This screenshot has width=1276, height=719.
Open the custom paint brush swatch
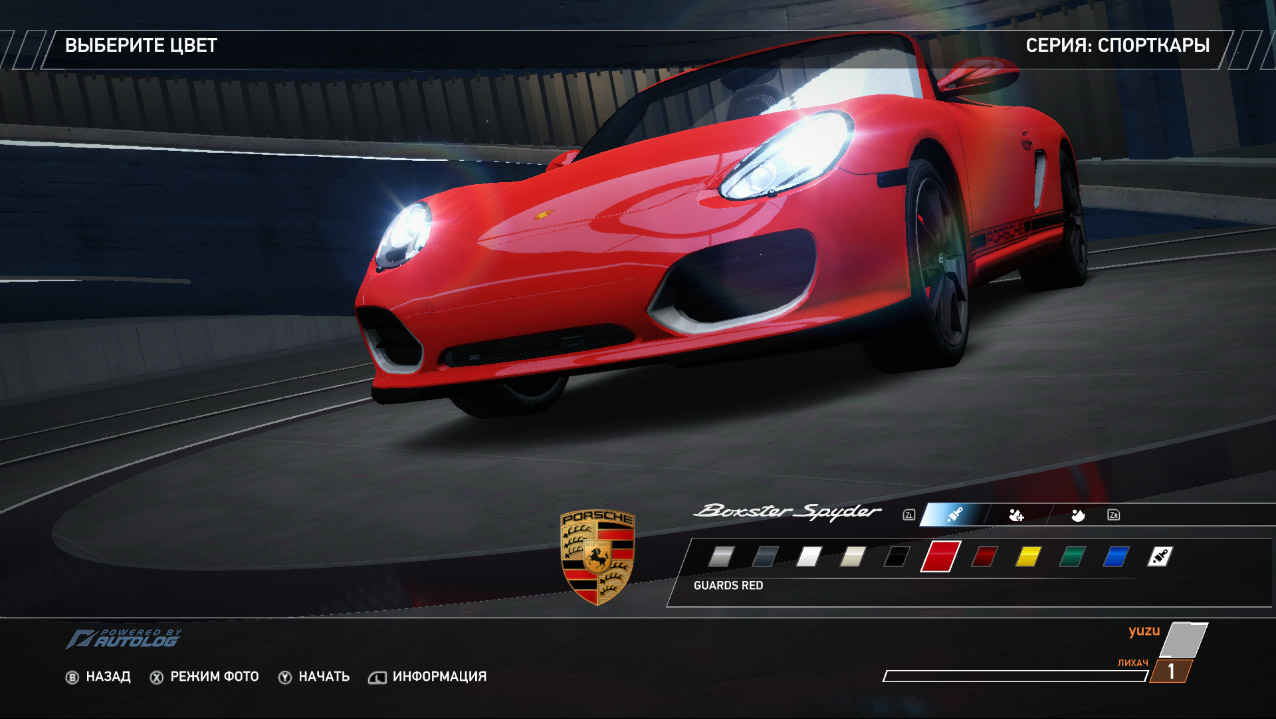(1159, 556)
